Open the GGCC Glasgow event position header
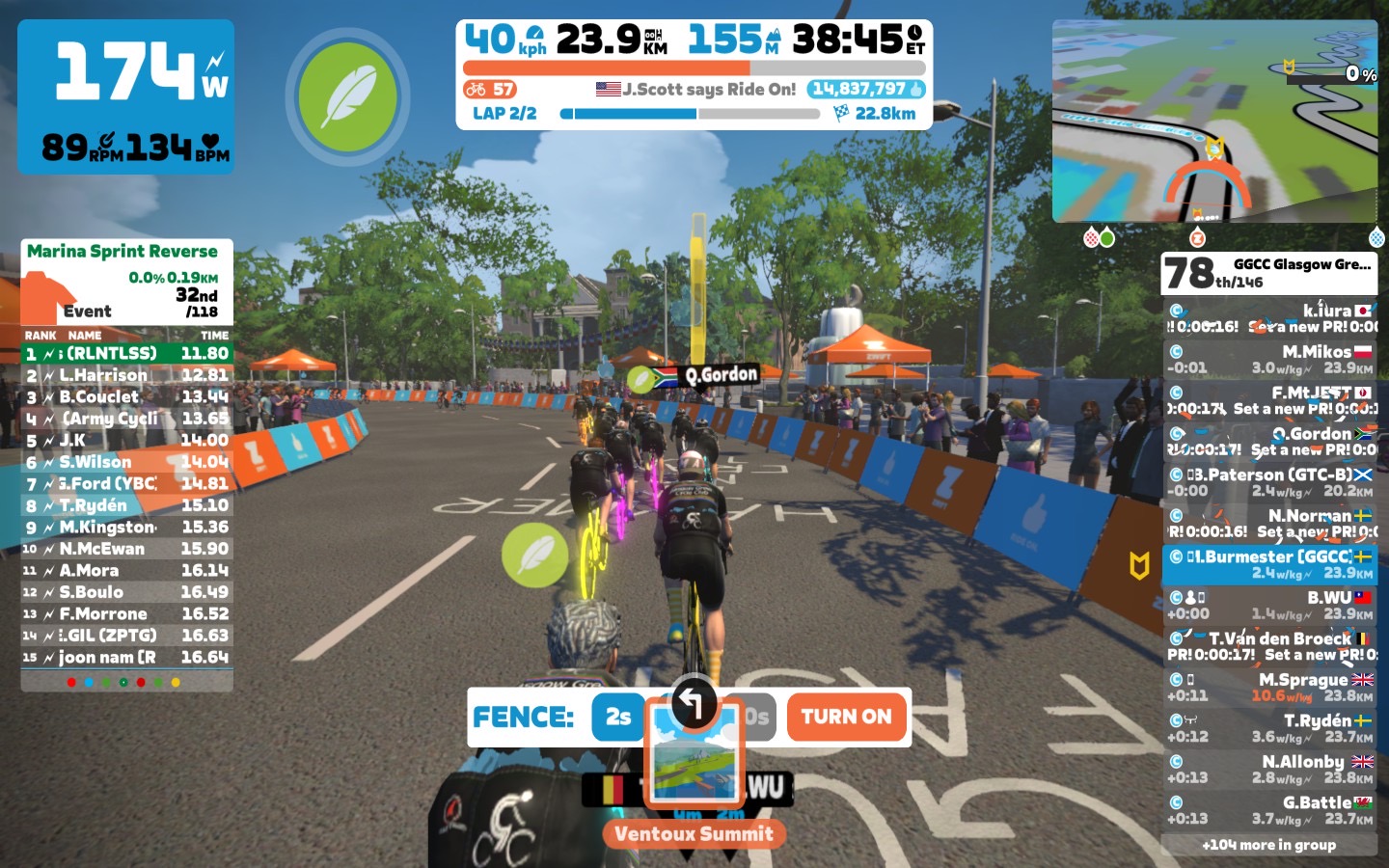Screen dimensions: 1389x868 [x=1269, y=273]
